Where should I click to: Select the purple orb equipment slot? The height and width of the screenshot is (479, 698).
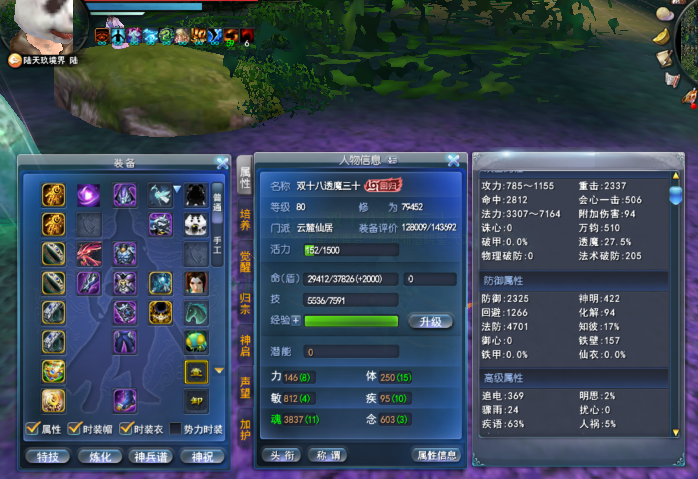coord(89,194)
